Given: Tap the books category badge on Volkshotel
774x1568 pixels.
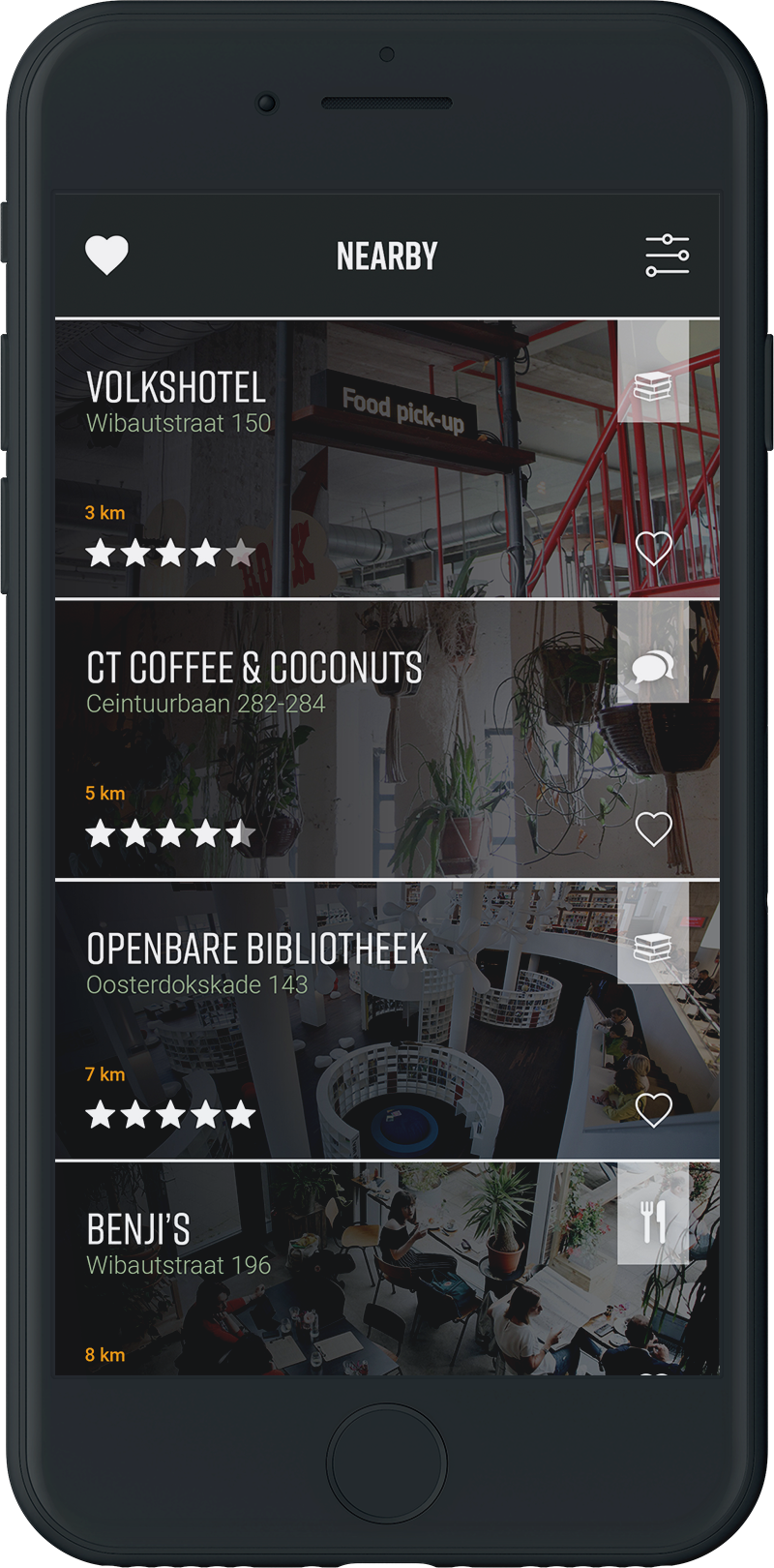Looking at the screenshot, I should pyautogui.click(x=653, y=387).
